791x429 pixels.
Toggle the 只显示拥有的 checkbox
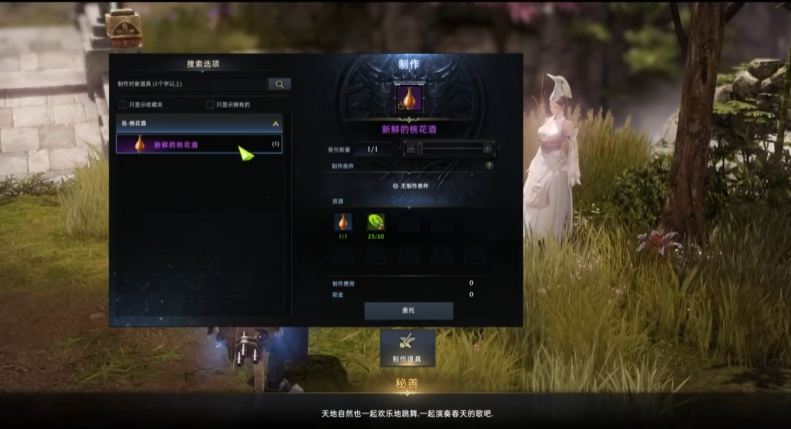(210, 104)
